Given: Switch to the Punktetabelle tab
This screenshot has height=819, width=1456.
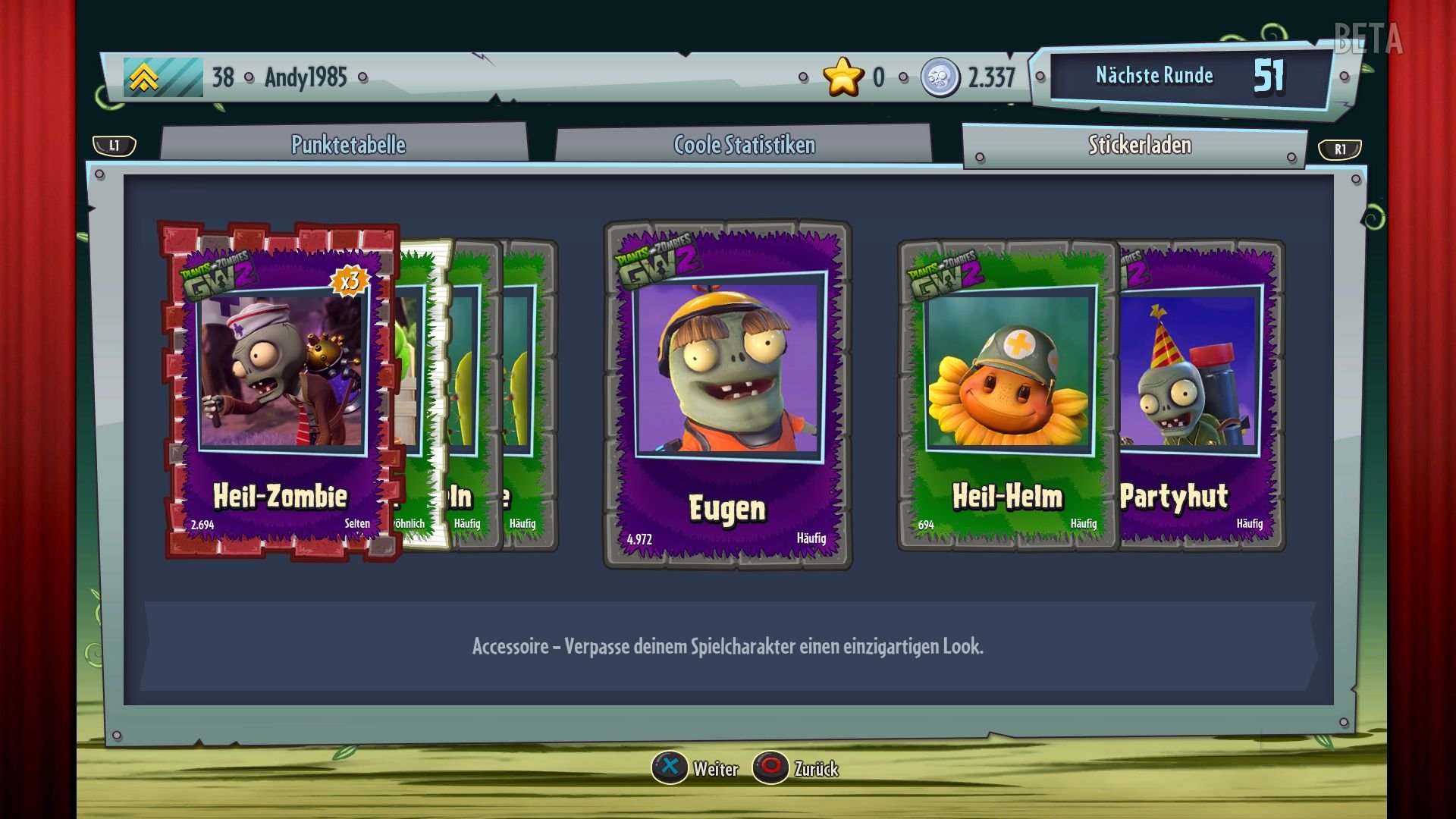Looking at the screenshot, I should pos(349,145).
